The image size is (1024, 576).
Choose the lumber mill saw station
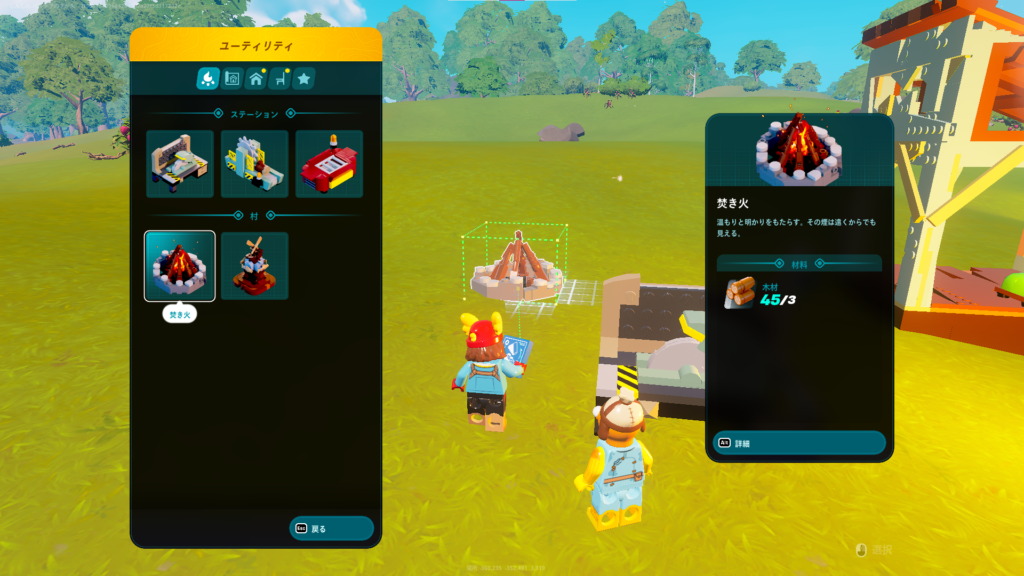click(254, 164)
